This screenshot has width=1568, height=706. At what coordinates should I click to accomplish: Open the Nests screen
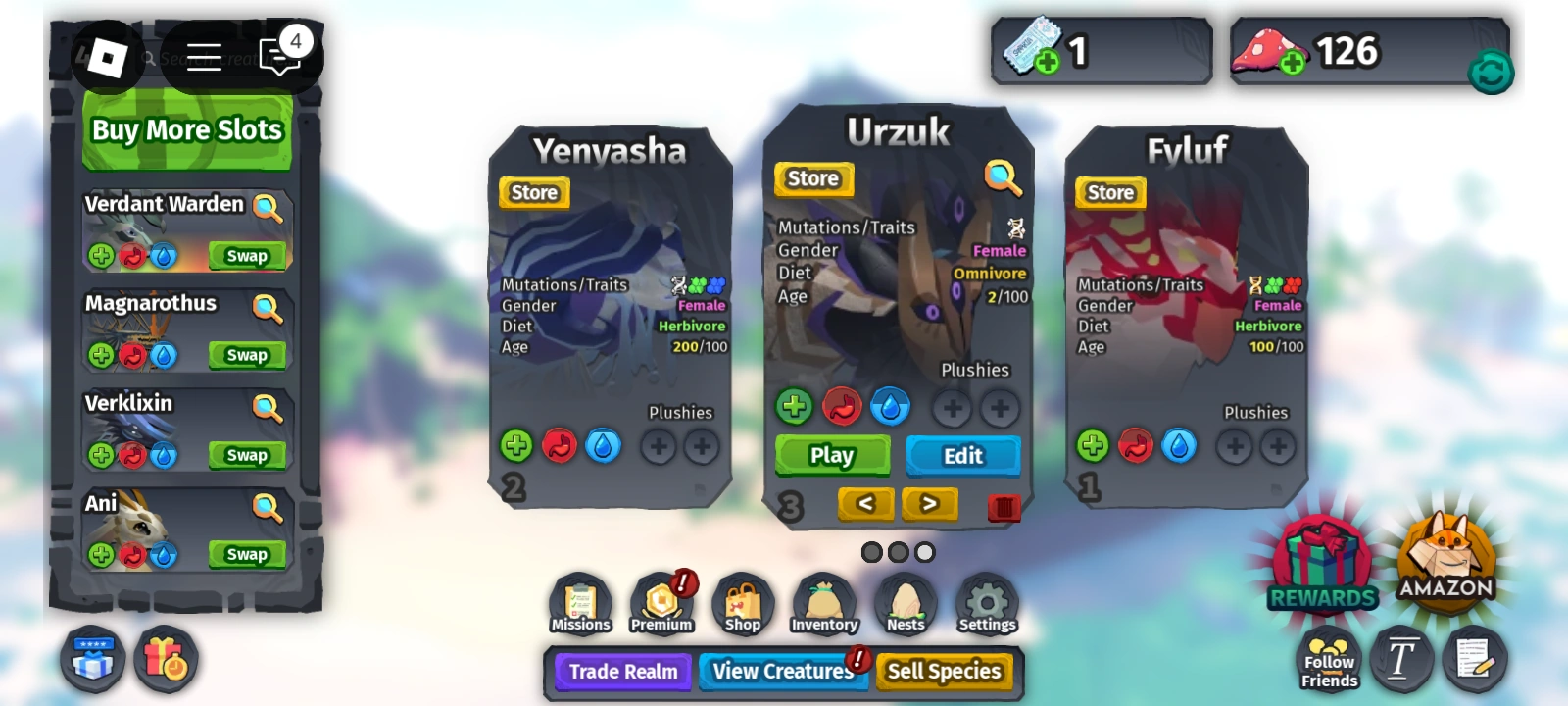(905, 600)
